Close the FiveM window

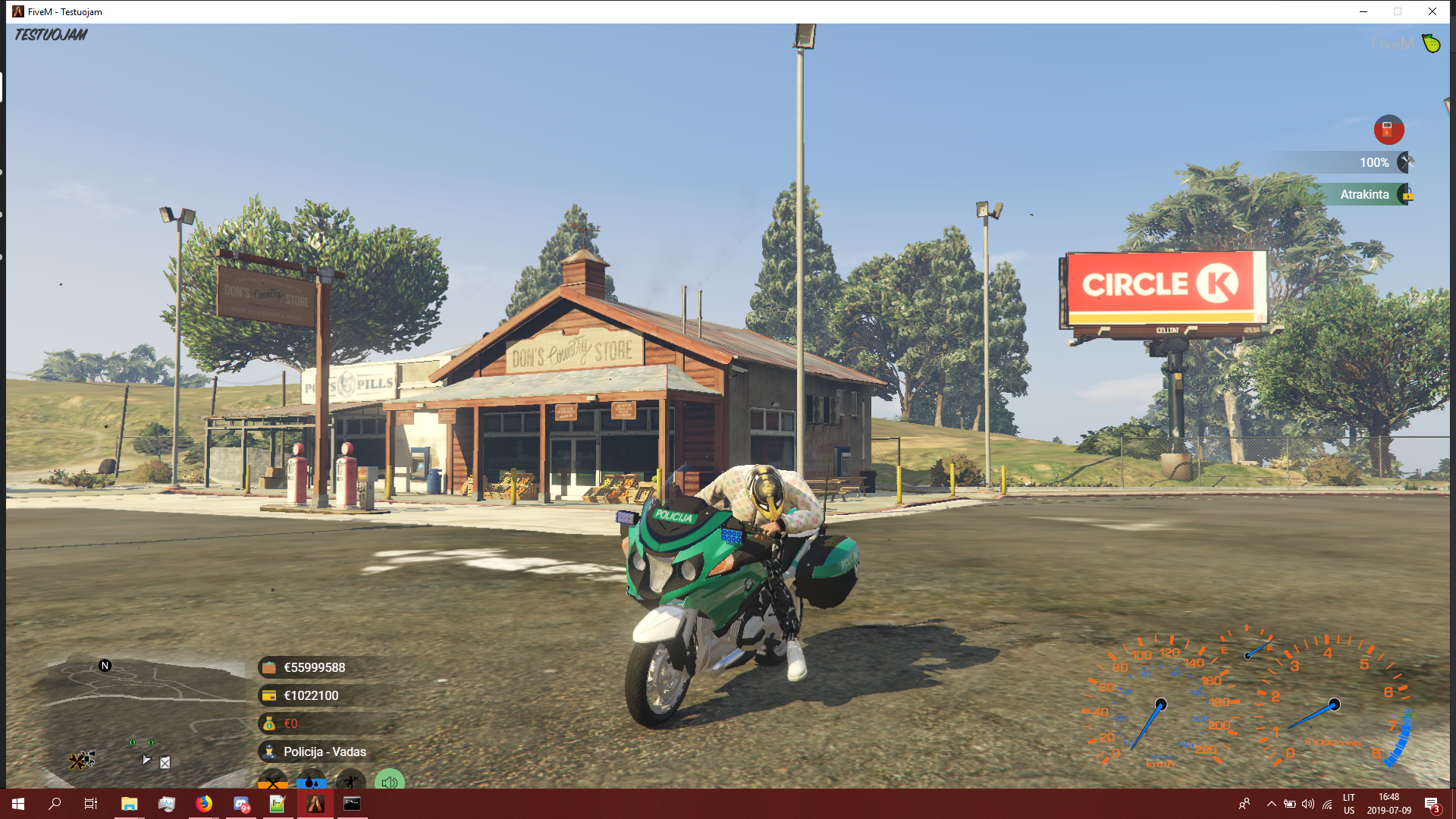[1432, 11]
